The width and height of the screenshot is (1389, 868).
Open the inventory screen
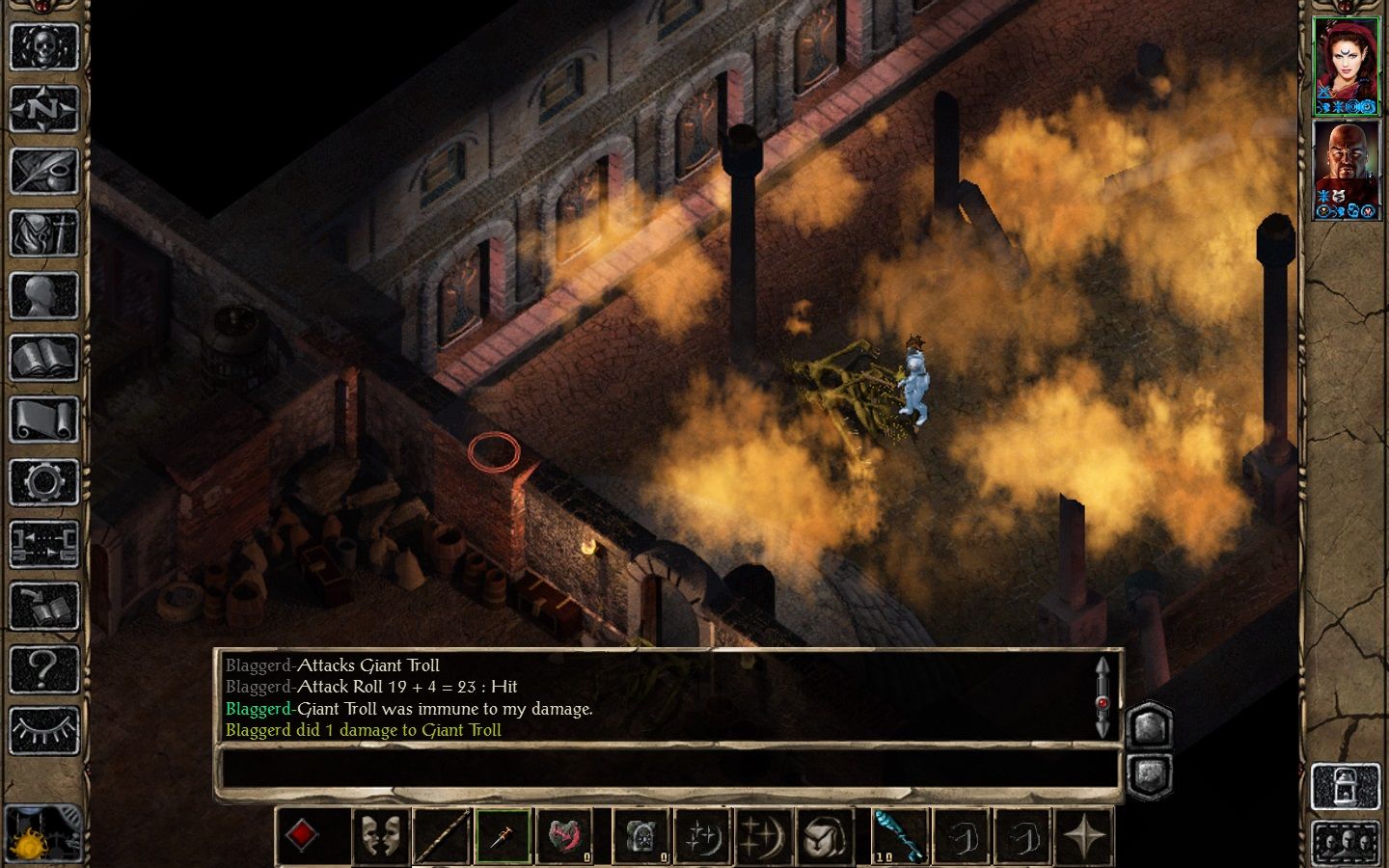tap(44, 234)
